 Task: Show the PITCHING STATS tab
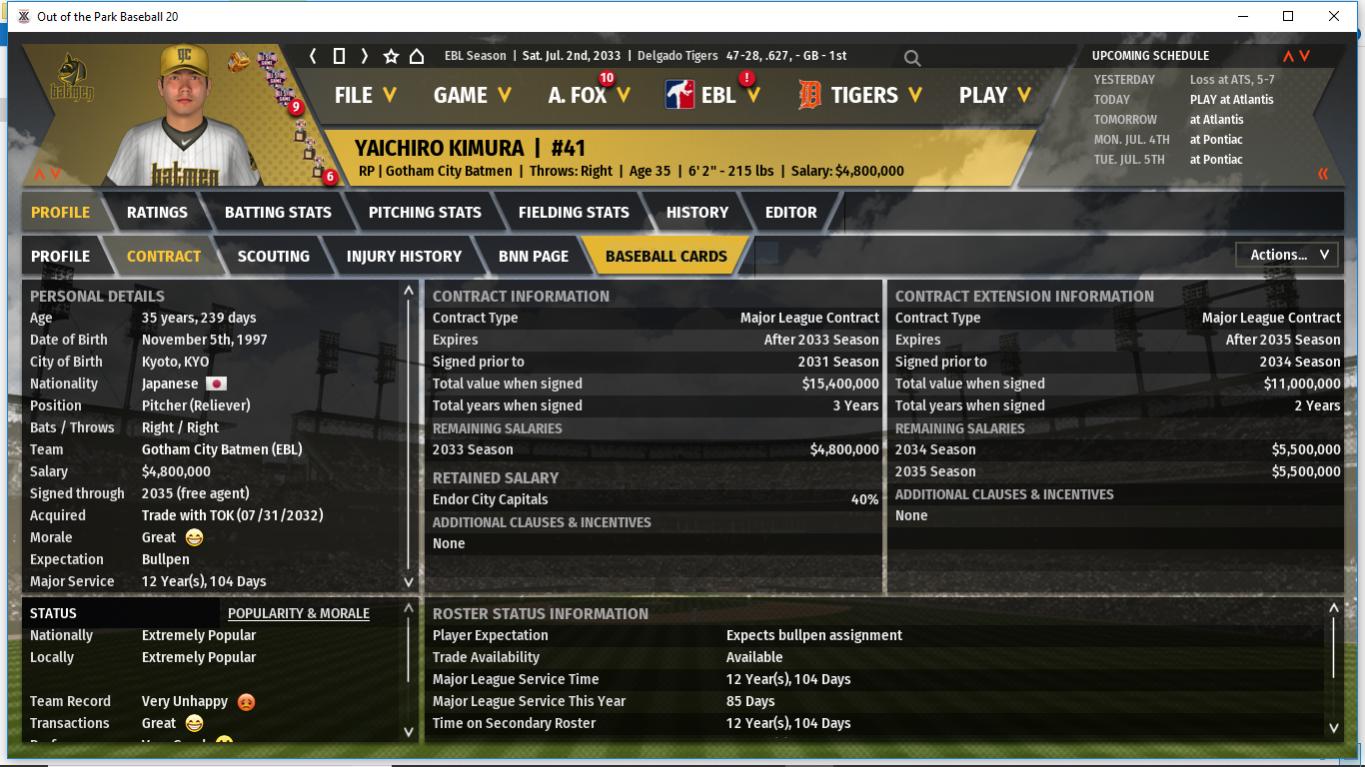(x=425, y=212)
